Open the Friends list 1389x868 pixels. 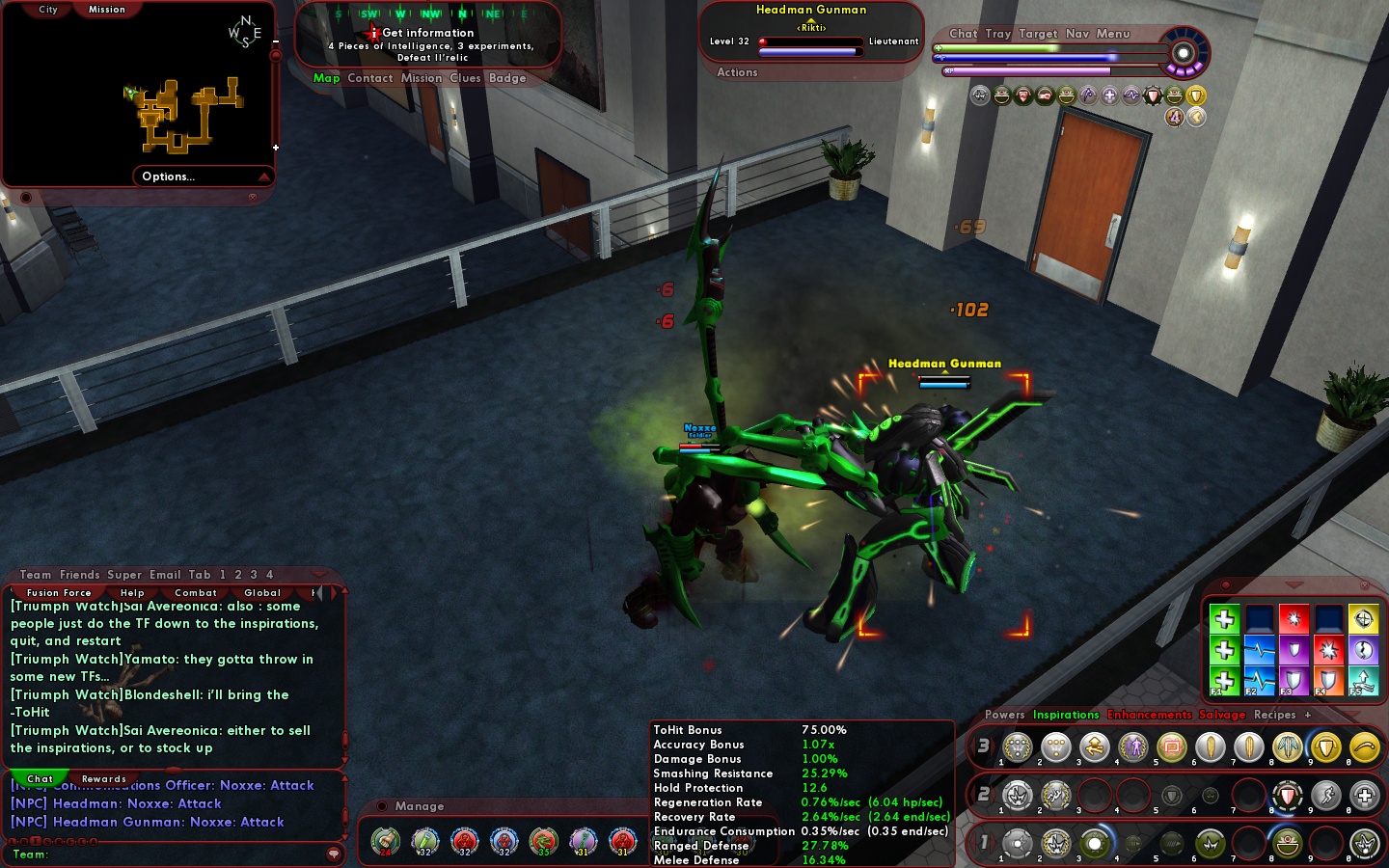pos(80,575)
